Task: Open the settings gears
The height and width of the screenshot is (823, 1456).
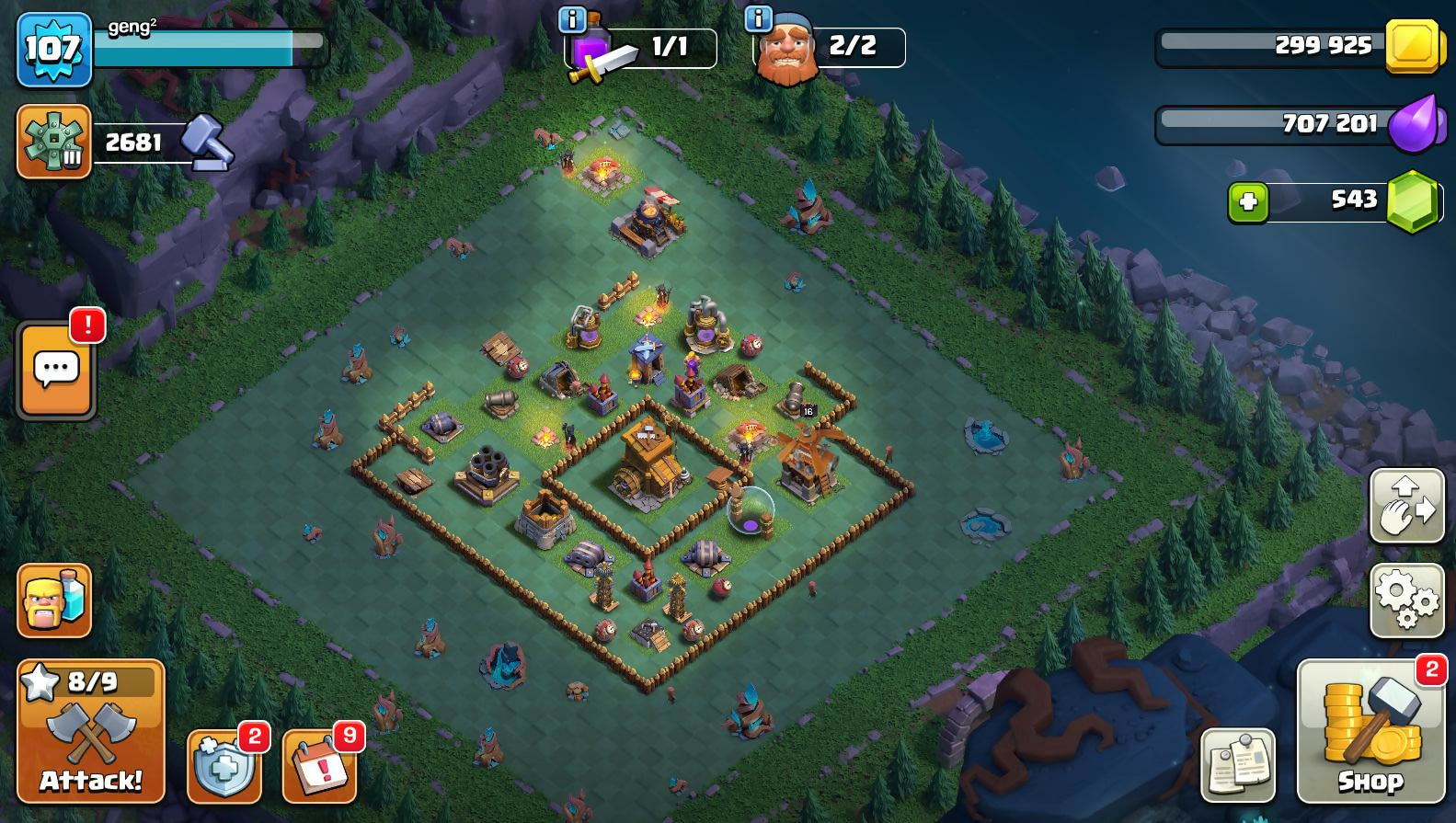Action: pyautogui.click(x=1406, y=600)
